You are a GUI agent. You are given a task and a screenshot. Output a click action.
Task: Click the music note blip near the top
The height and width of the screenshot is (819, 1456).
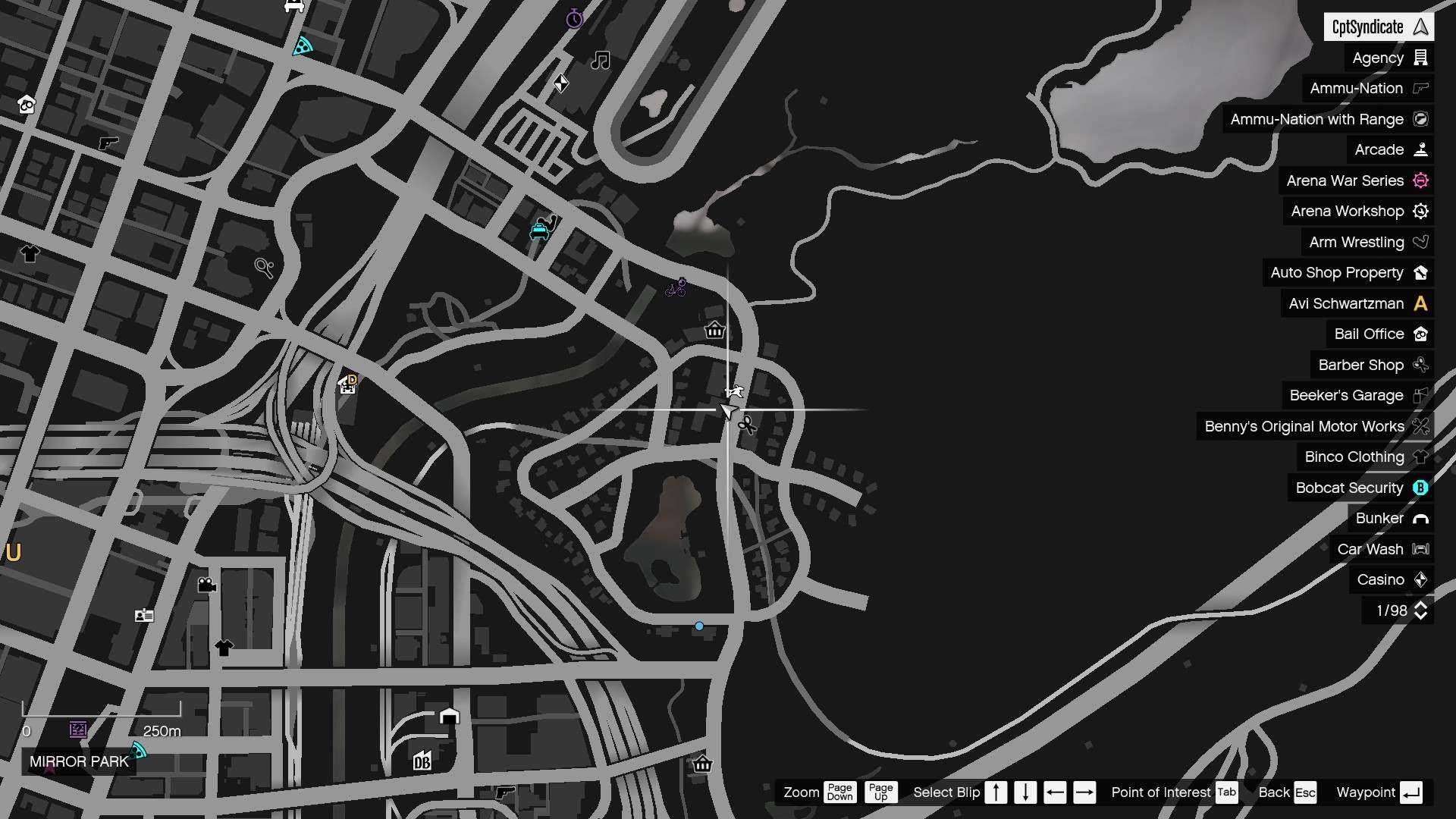click(x=600, y=61)
